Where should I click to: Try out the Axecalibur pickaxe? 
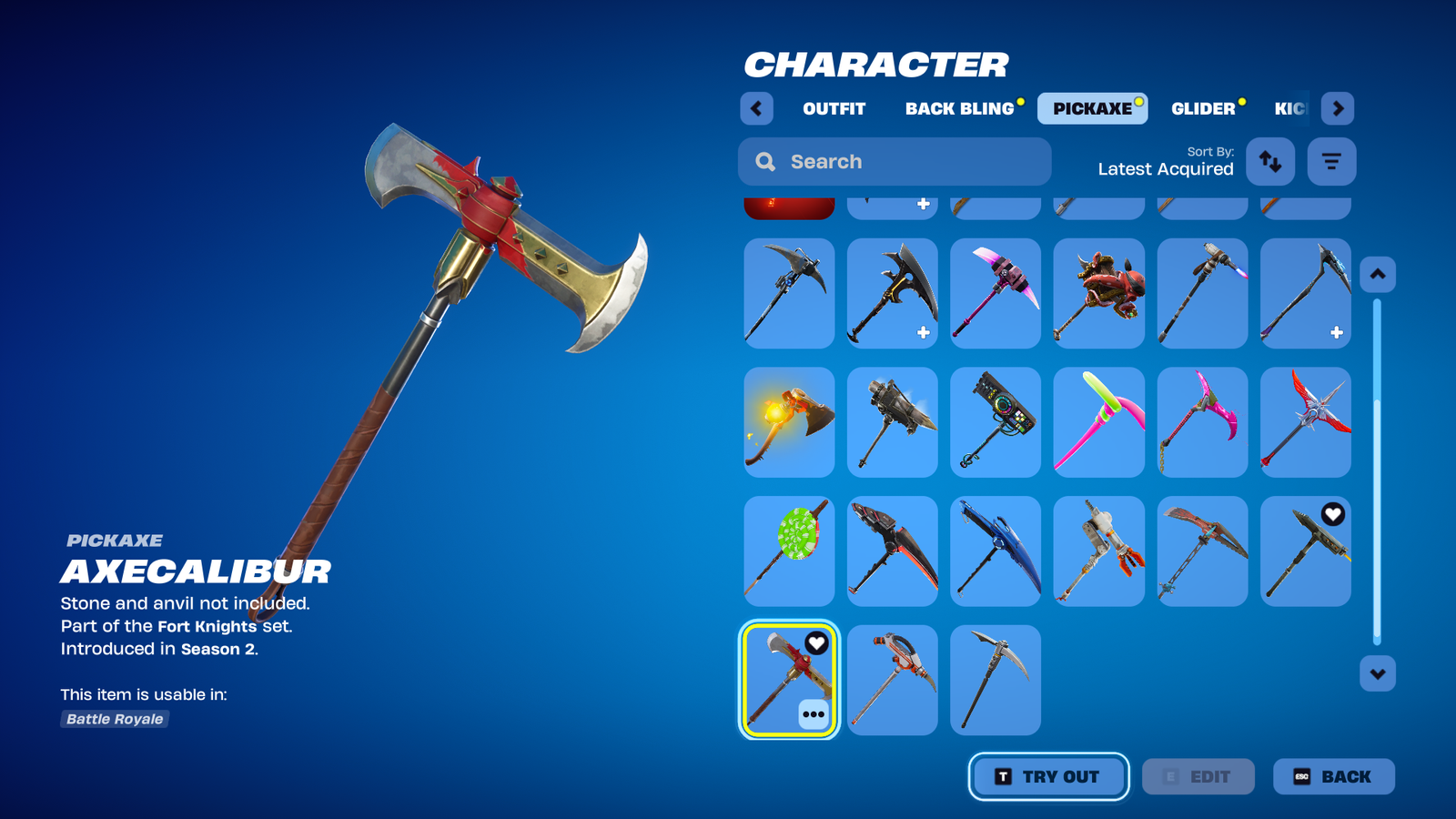1048,776
